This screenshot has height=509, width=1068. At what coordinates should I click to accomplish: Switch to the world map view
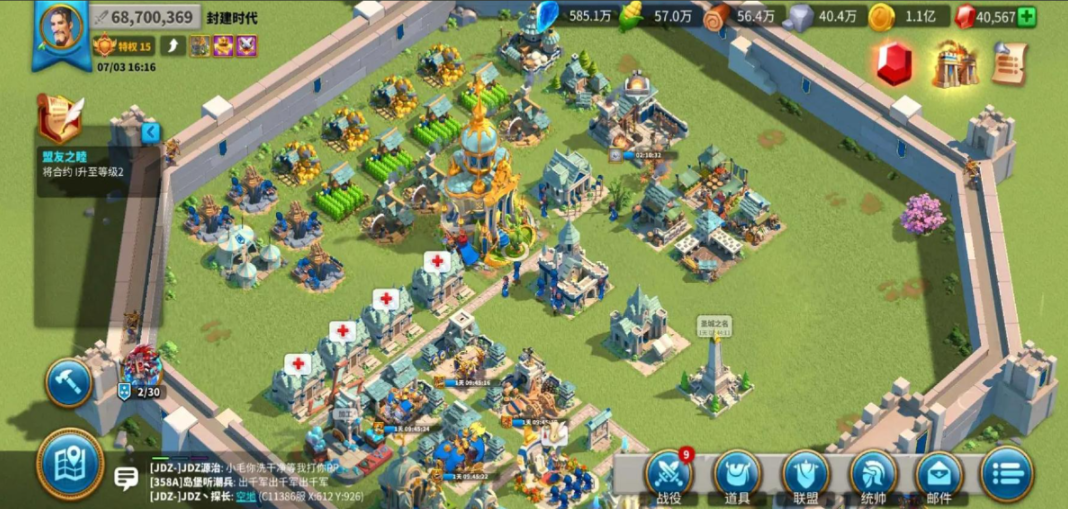point(70,462)
